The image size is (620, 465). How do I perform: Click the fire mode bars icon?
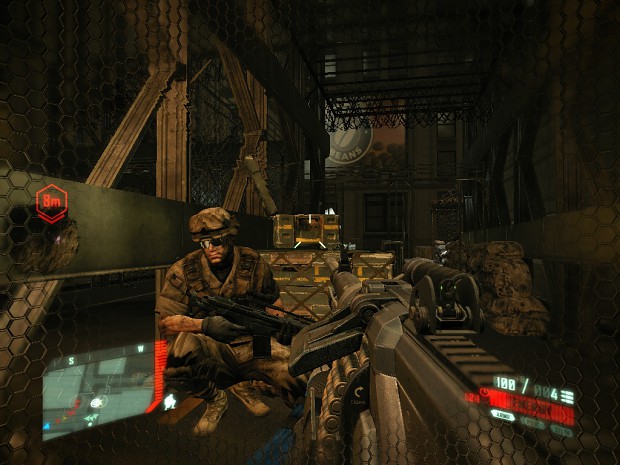[x=568, y=397]
